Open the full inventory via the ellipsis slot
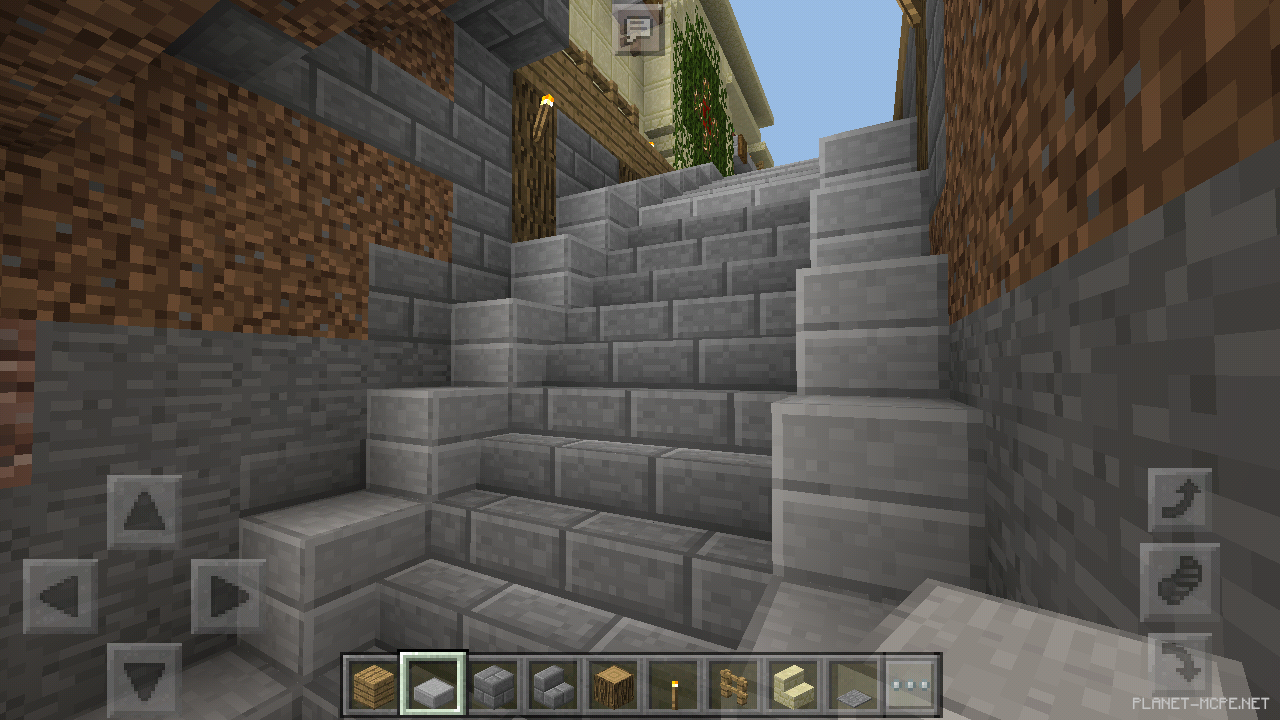Viewport: 1280px width, 720px height. [912, 682]
